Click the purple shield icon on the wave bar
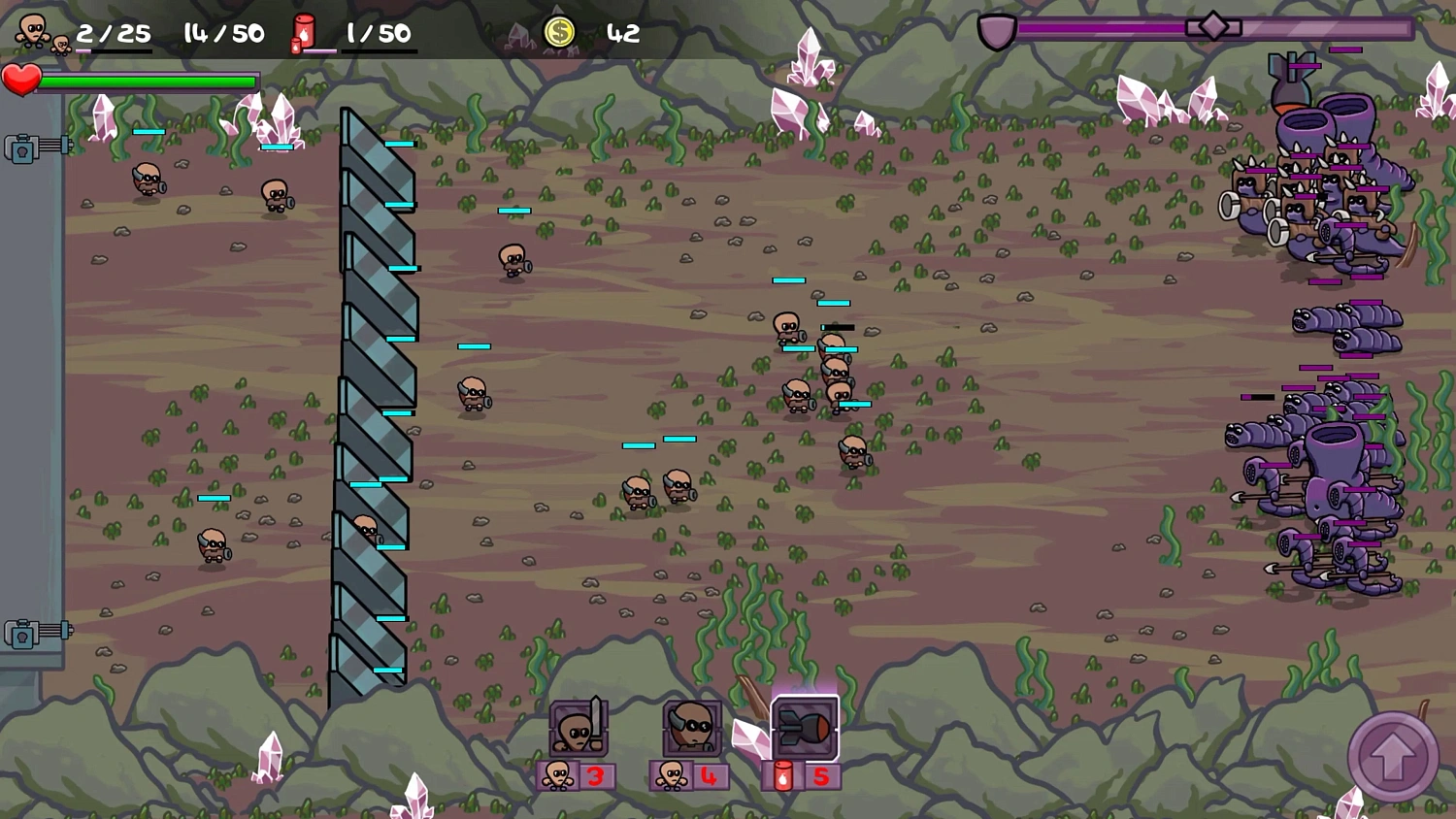 click(997, 28)
